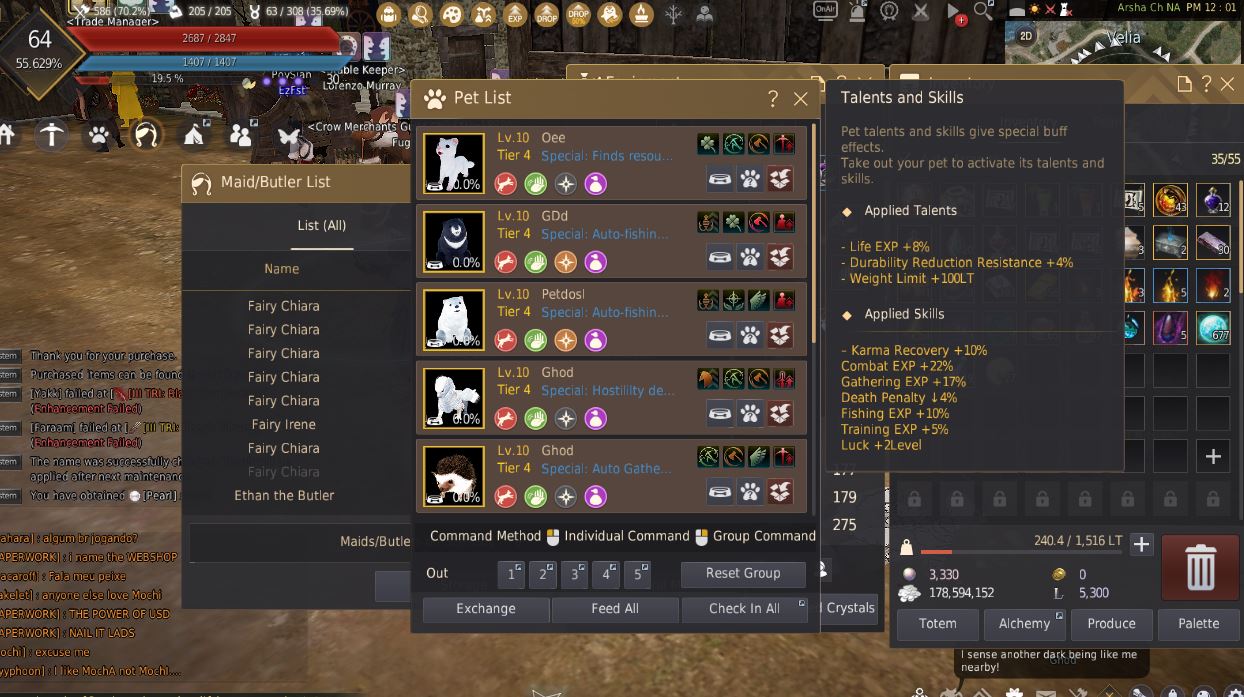Check In All pets
Image resolution: width=1244 pixels, height=697 pixels.
tap(744, 608)
